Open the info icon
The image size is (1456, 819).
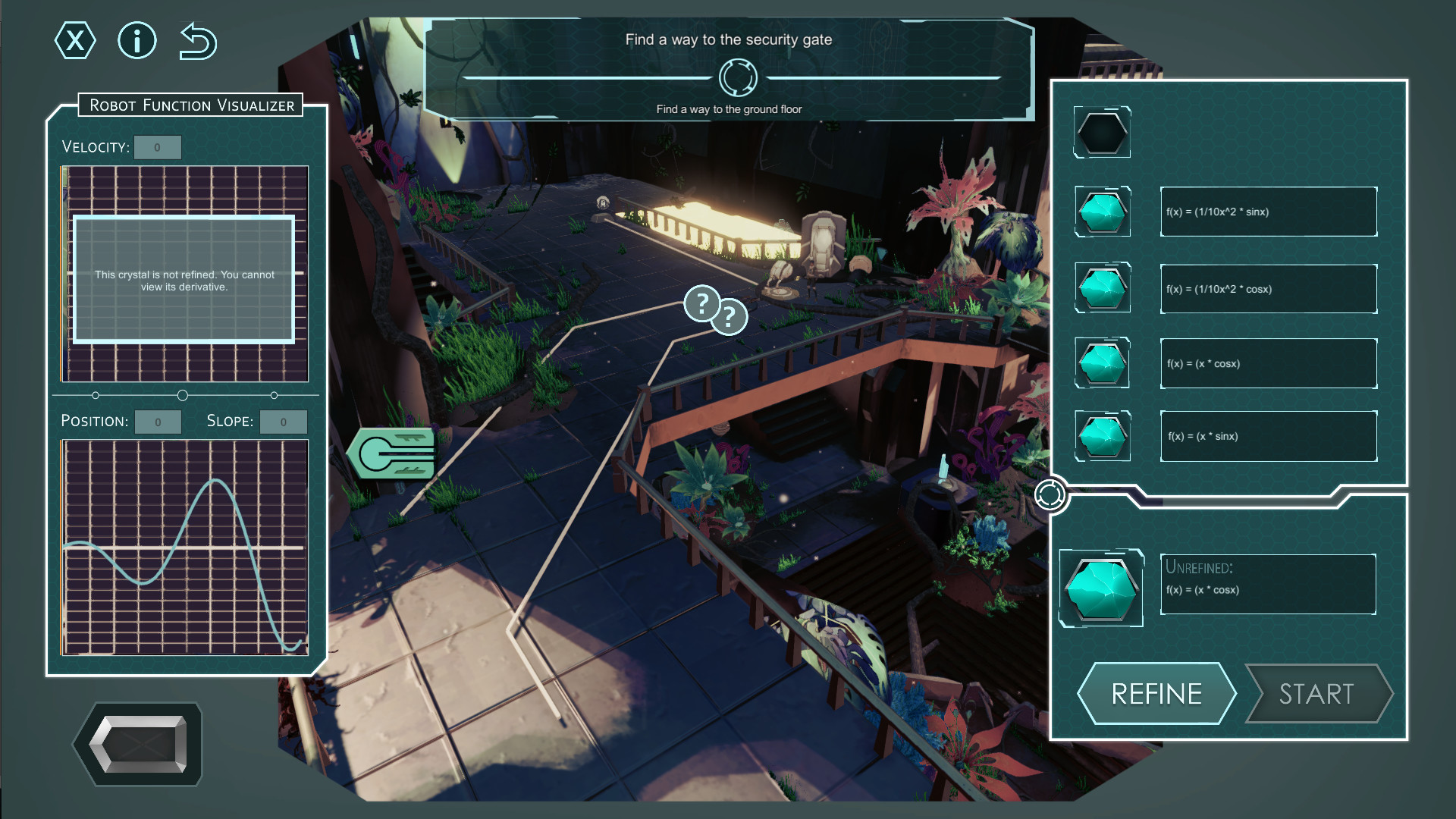(137, 41)
